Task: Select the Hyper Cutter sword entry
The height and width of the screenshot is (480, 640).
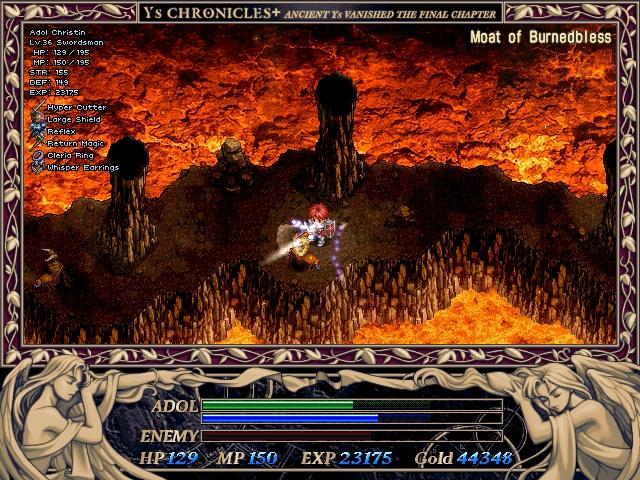Action: [75, 107]
